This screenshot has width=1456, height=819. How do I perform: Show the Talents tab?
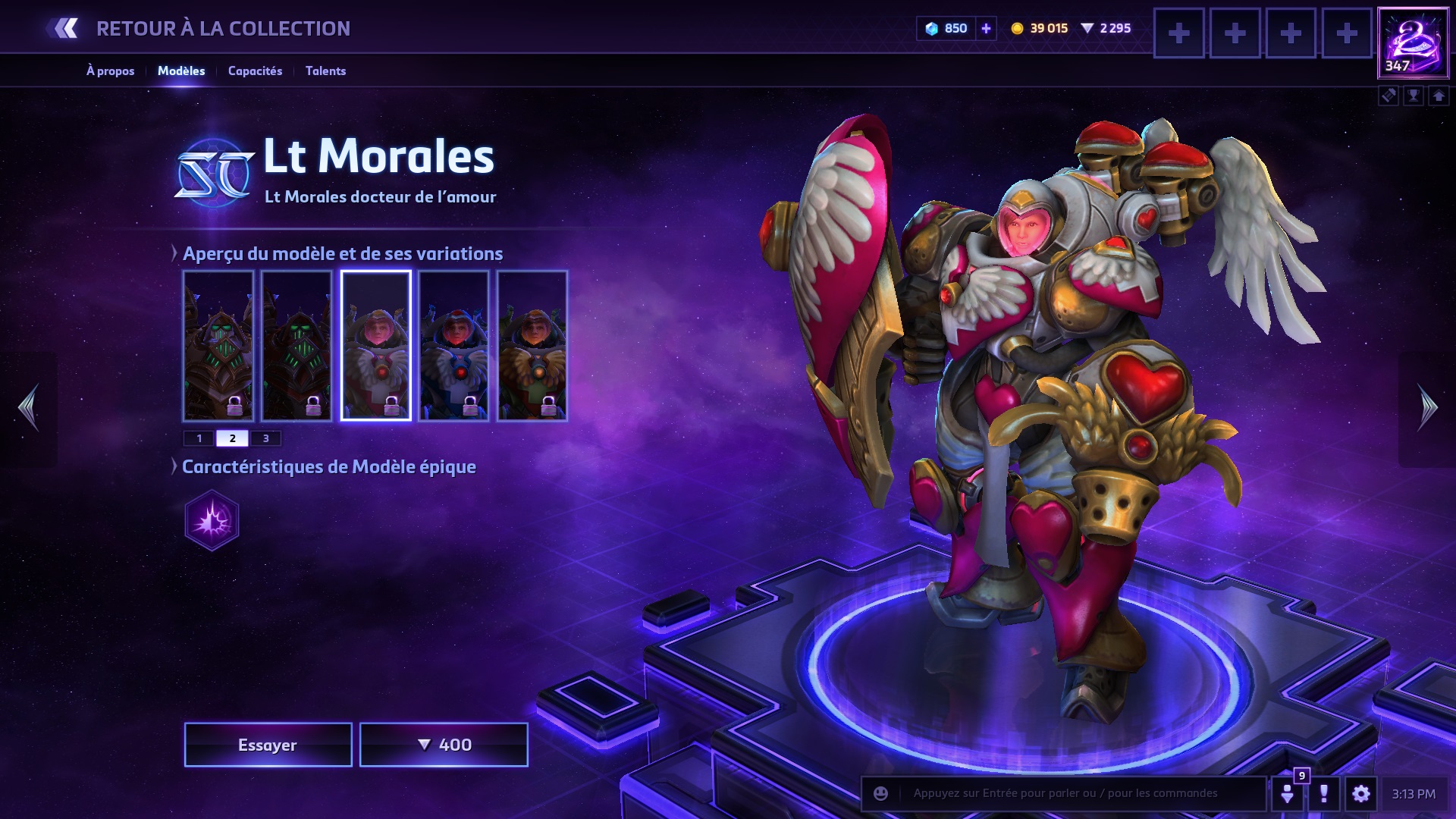(325, 71)
